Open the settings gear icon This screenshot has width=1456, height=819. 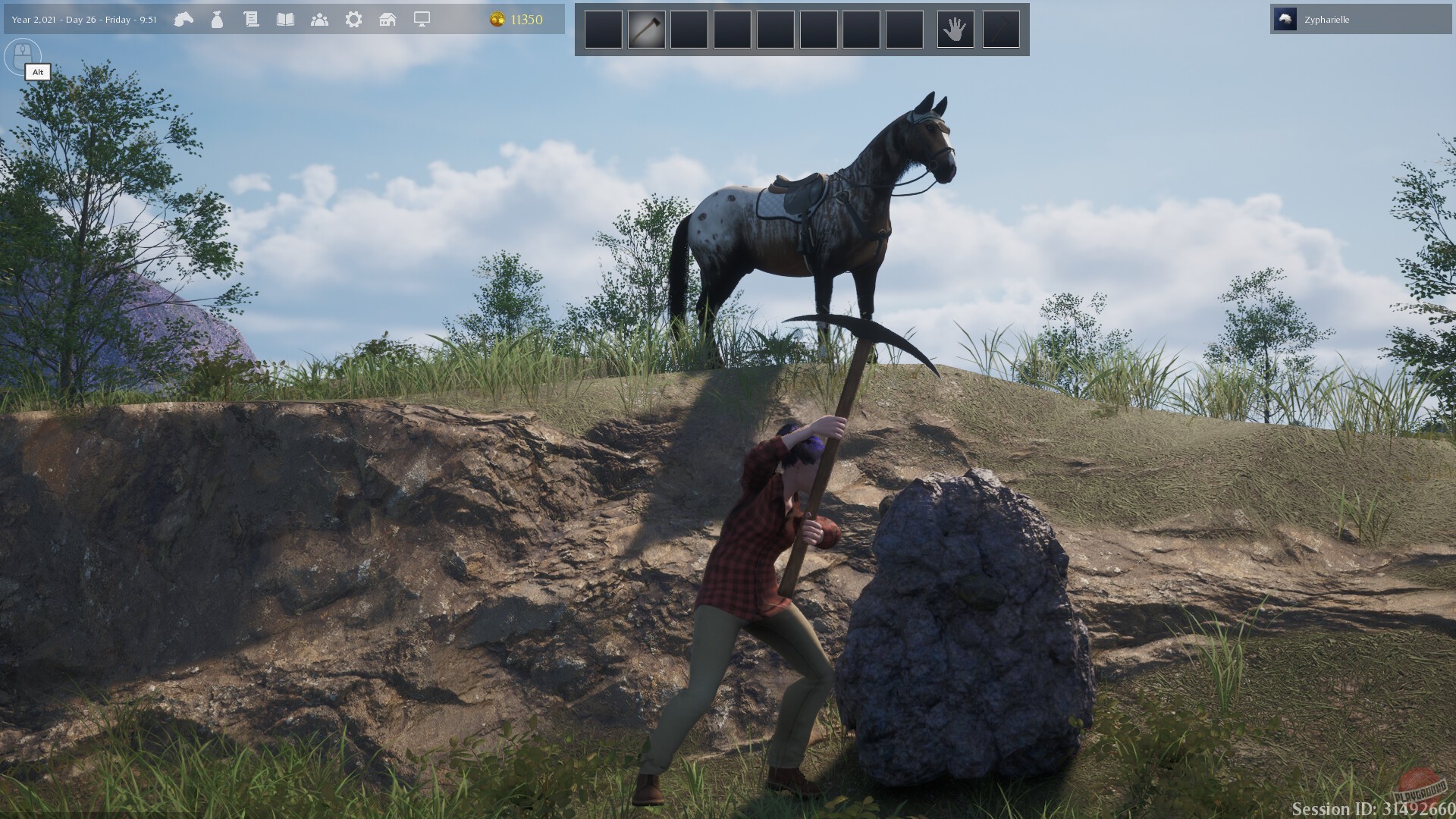click(353, 20)
